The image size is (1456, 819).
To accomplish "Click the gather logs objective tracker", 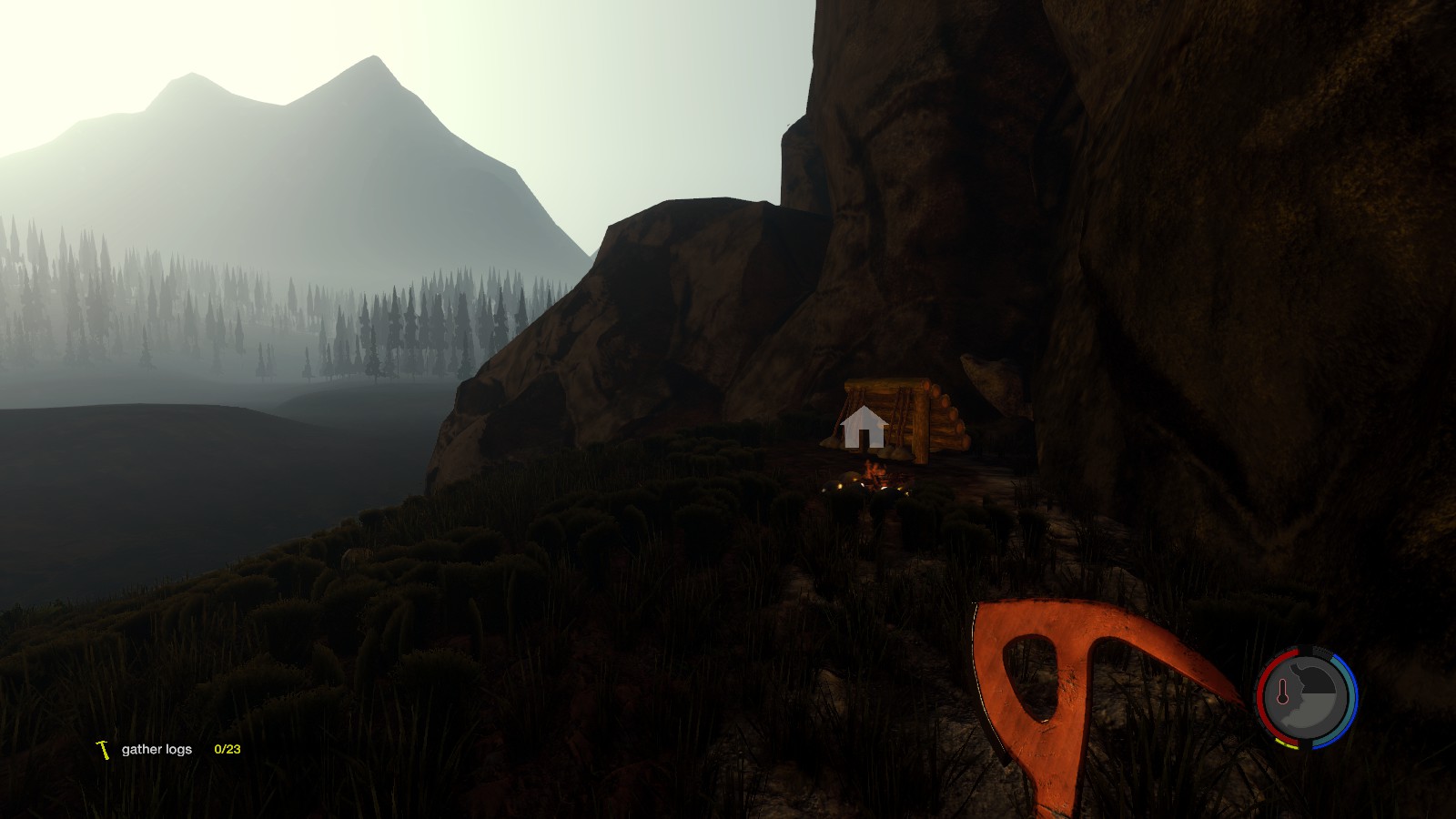I will coord(168,750).
